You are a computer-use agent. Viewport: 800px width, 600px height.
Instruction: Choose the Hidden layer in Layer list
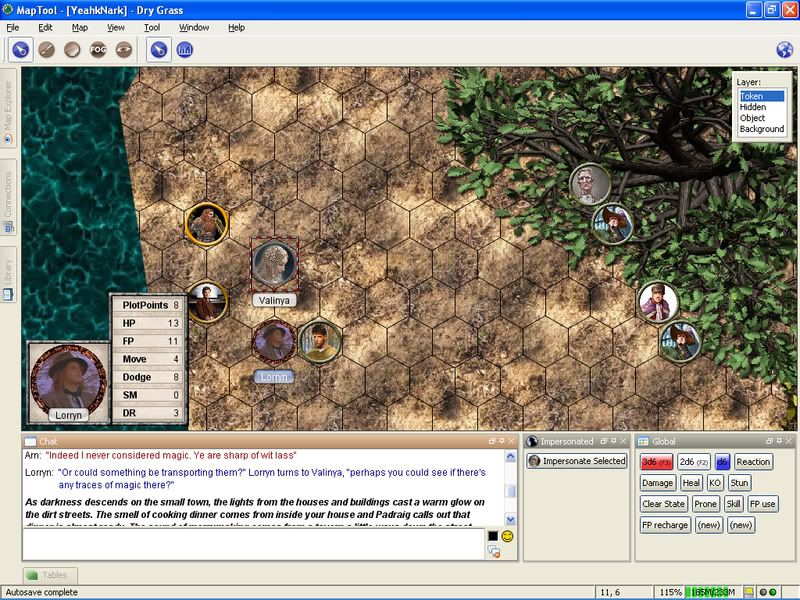point(752,107)
